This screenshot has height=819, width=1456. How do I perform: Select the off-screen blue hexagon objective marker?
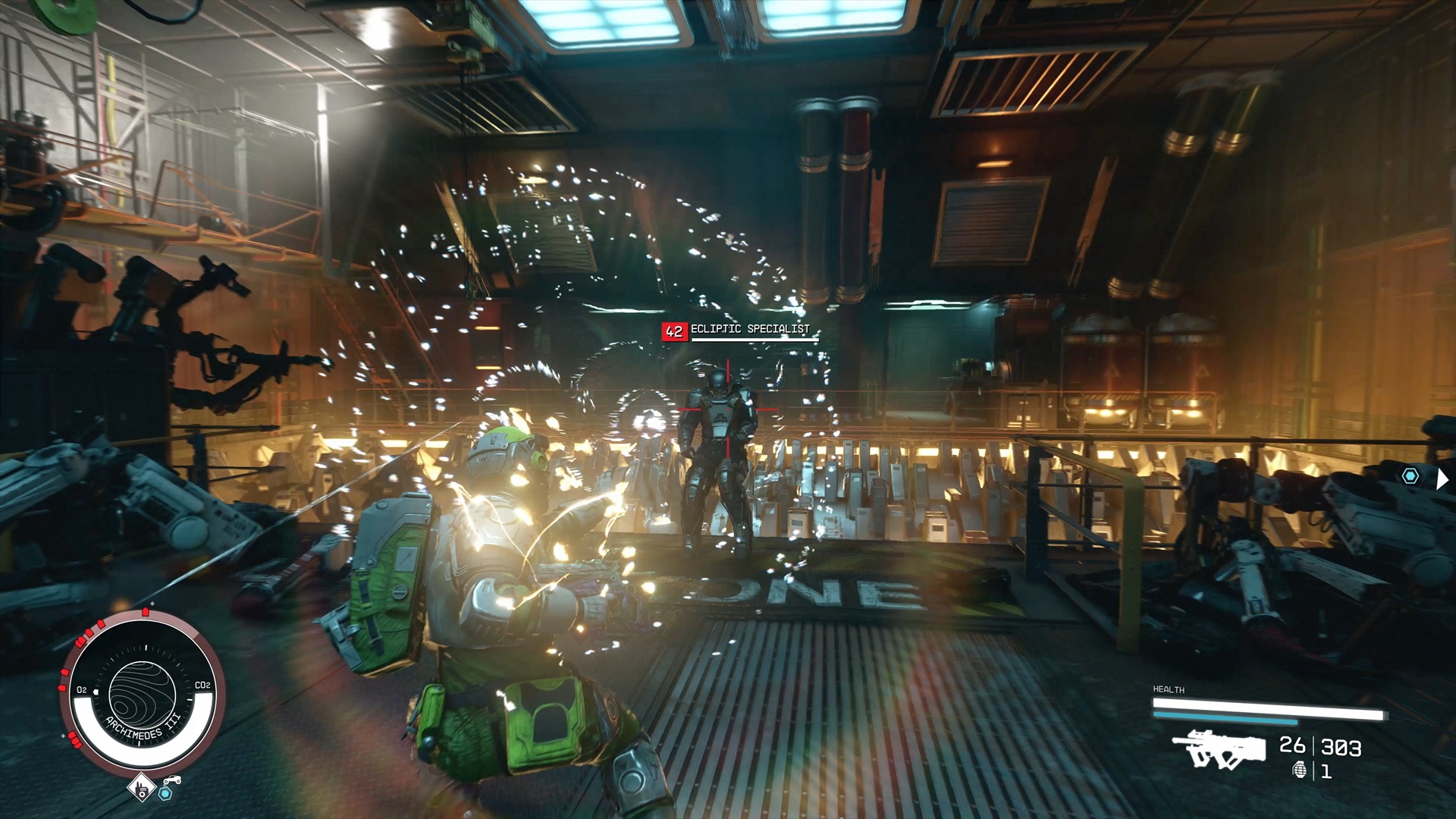click(1410, 476)
